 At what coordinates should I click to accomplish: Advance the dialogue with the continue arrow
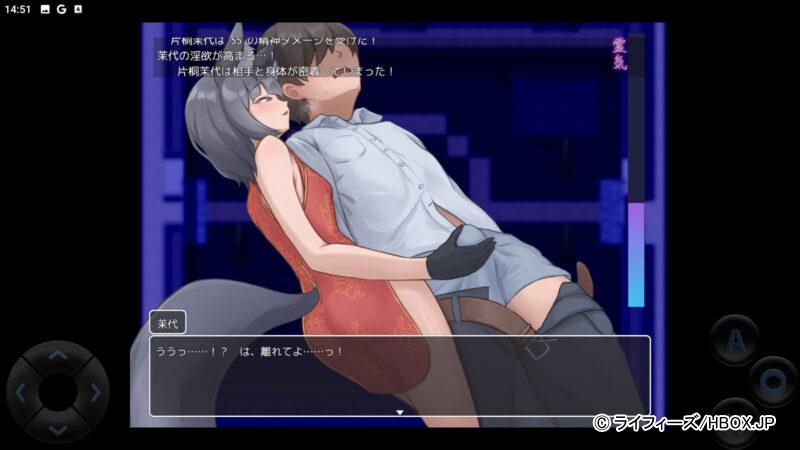click(x=400, y=411)
